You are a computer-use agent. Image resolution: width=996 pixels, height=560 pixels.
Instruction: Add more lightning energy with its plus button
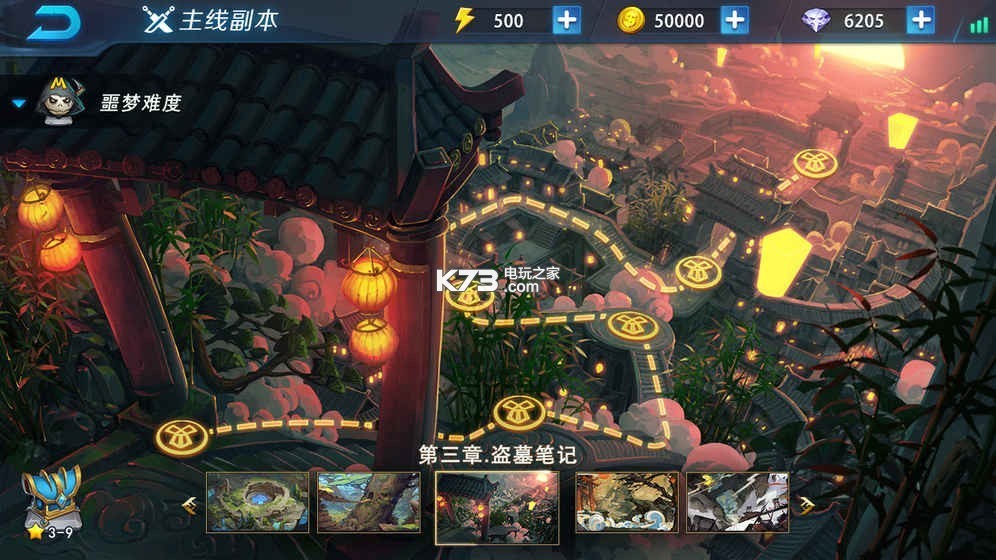pyautogui.click(x=566, y=20)
